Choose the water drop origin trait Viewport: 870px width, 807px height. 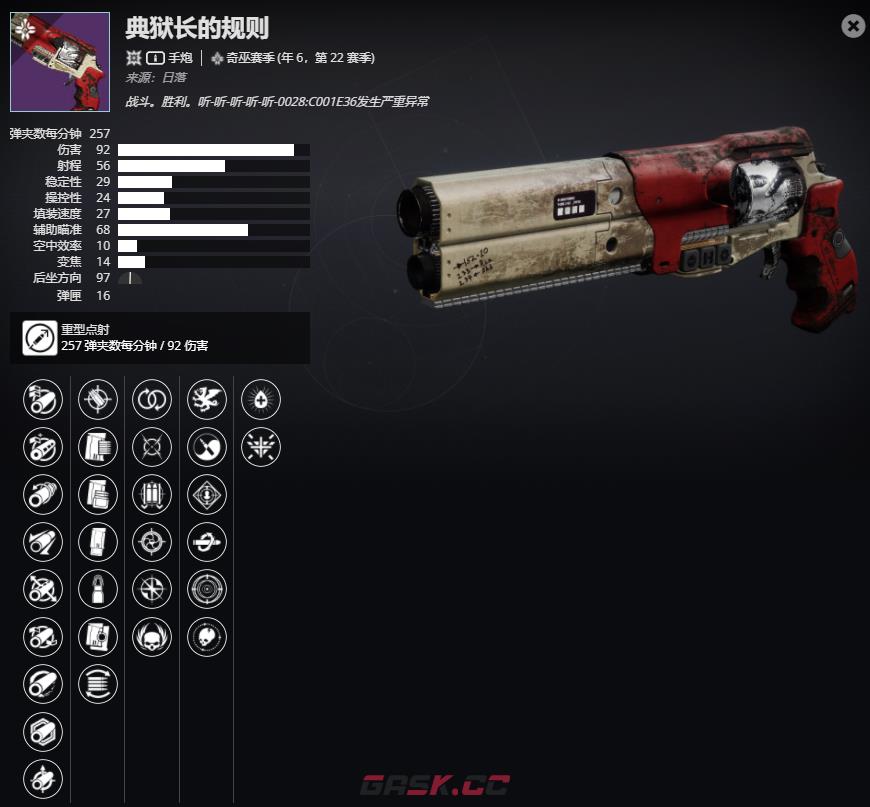261,400
